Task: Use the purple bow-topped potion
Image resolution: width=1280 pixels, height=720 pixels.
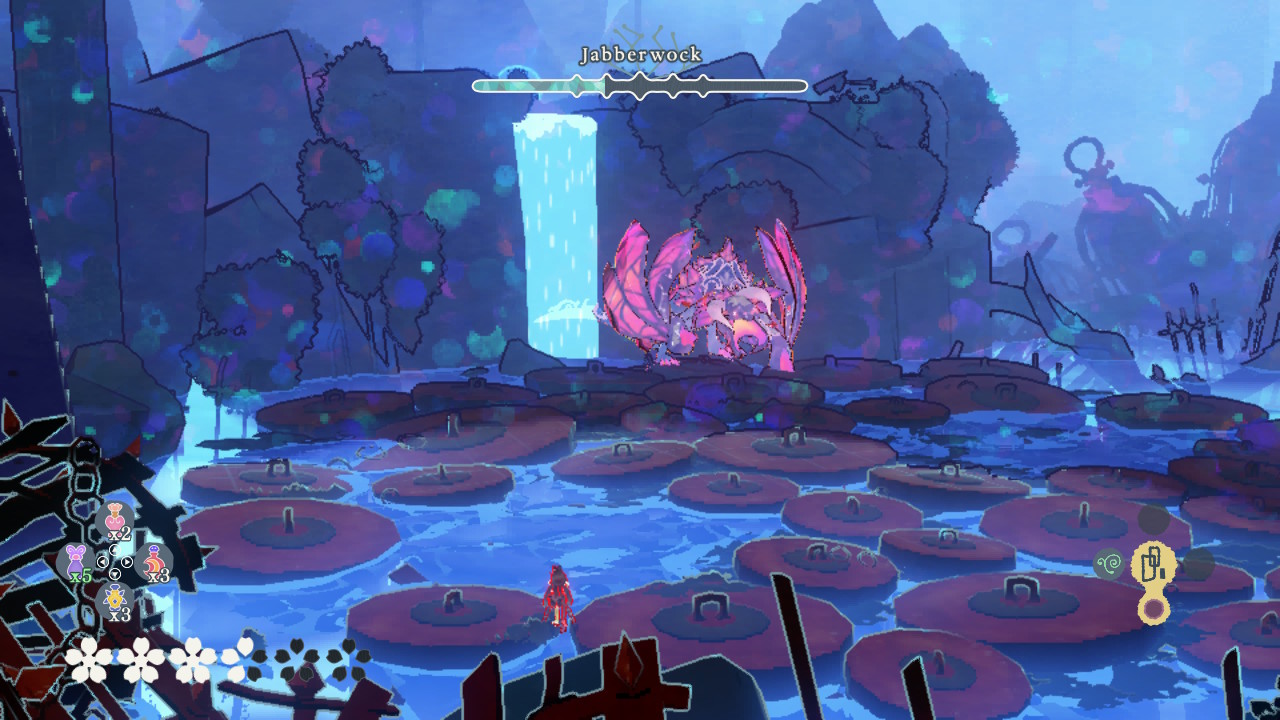Action: click(x=76, y=561)
